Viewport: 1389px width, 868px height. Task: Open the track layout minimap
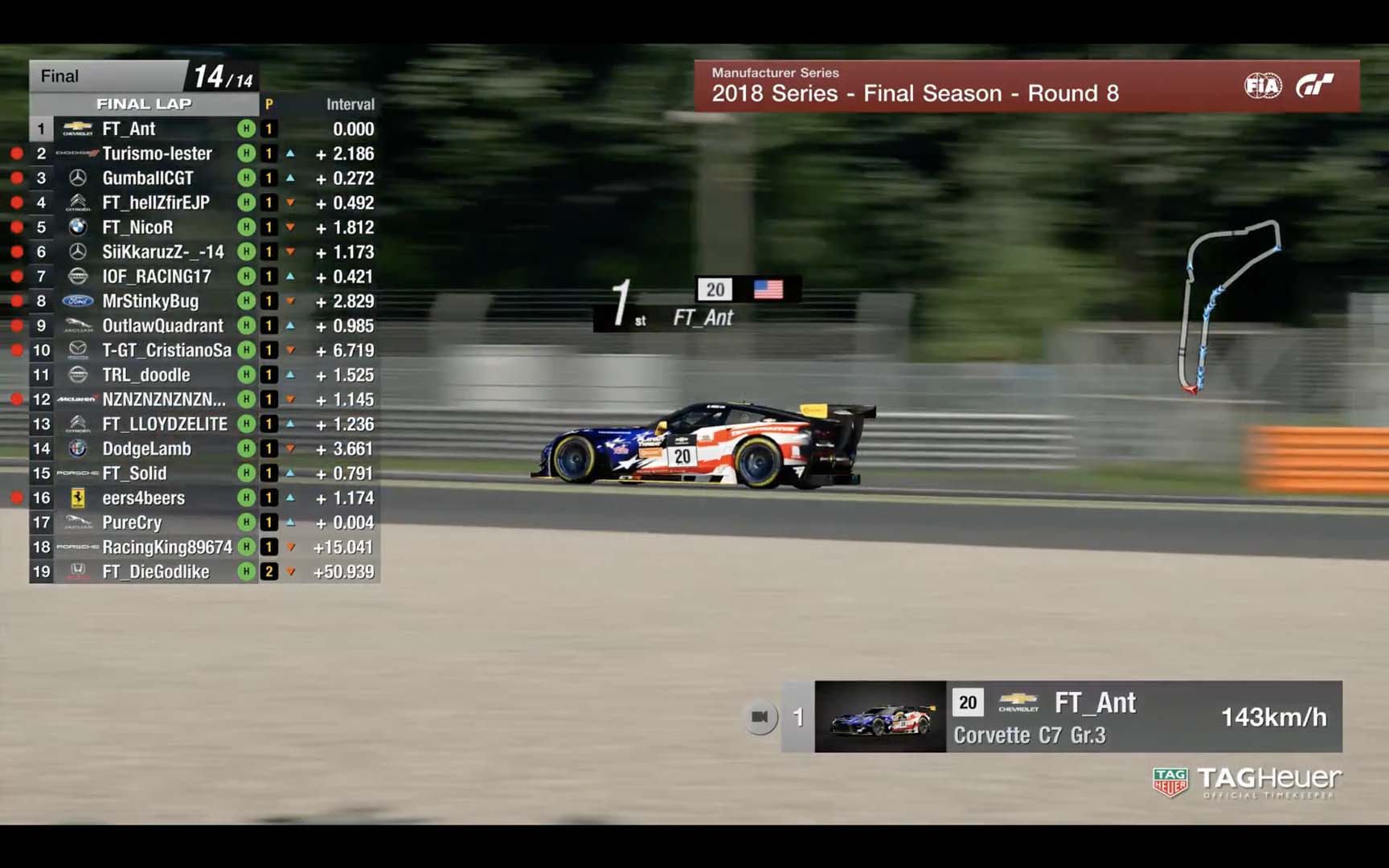1227,305
